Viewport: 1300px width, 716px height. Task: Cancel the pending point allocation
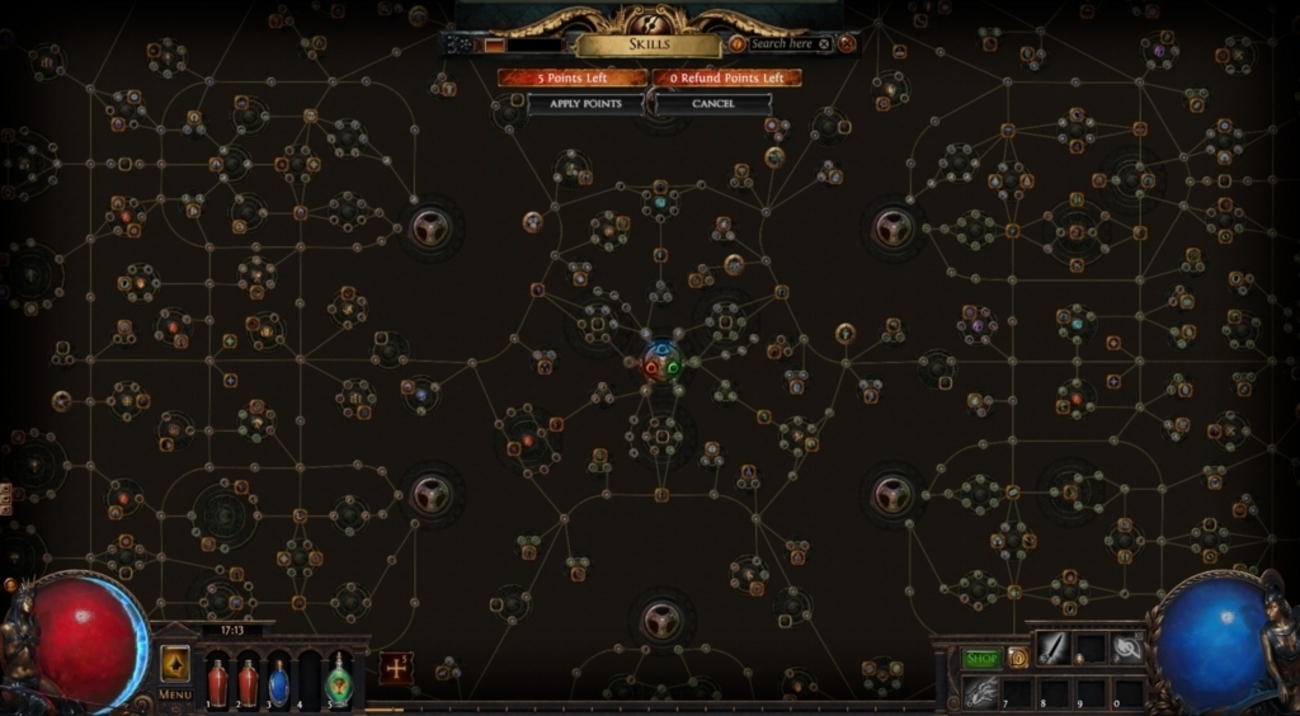[713, 104]
